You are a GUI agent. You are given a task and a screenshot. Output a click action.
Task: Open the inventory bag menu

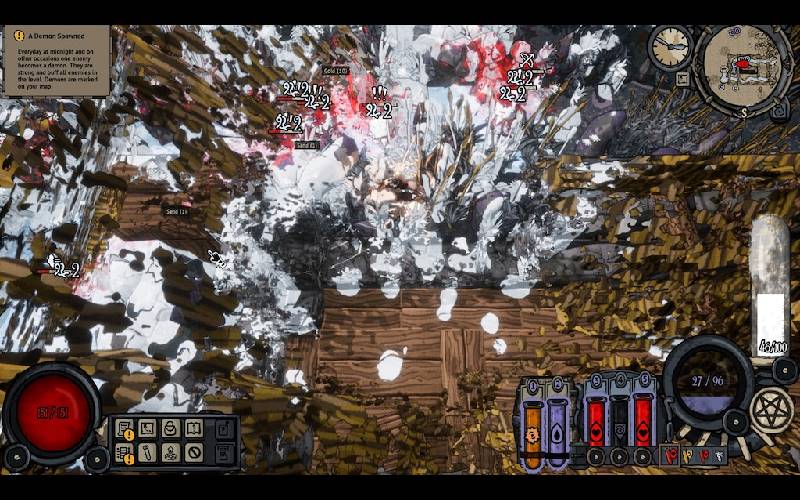pos(170,429)
